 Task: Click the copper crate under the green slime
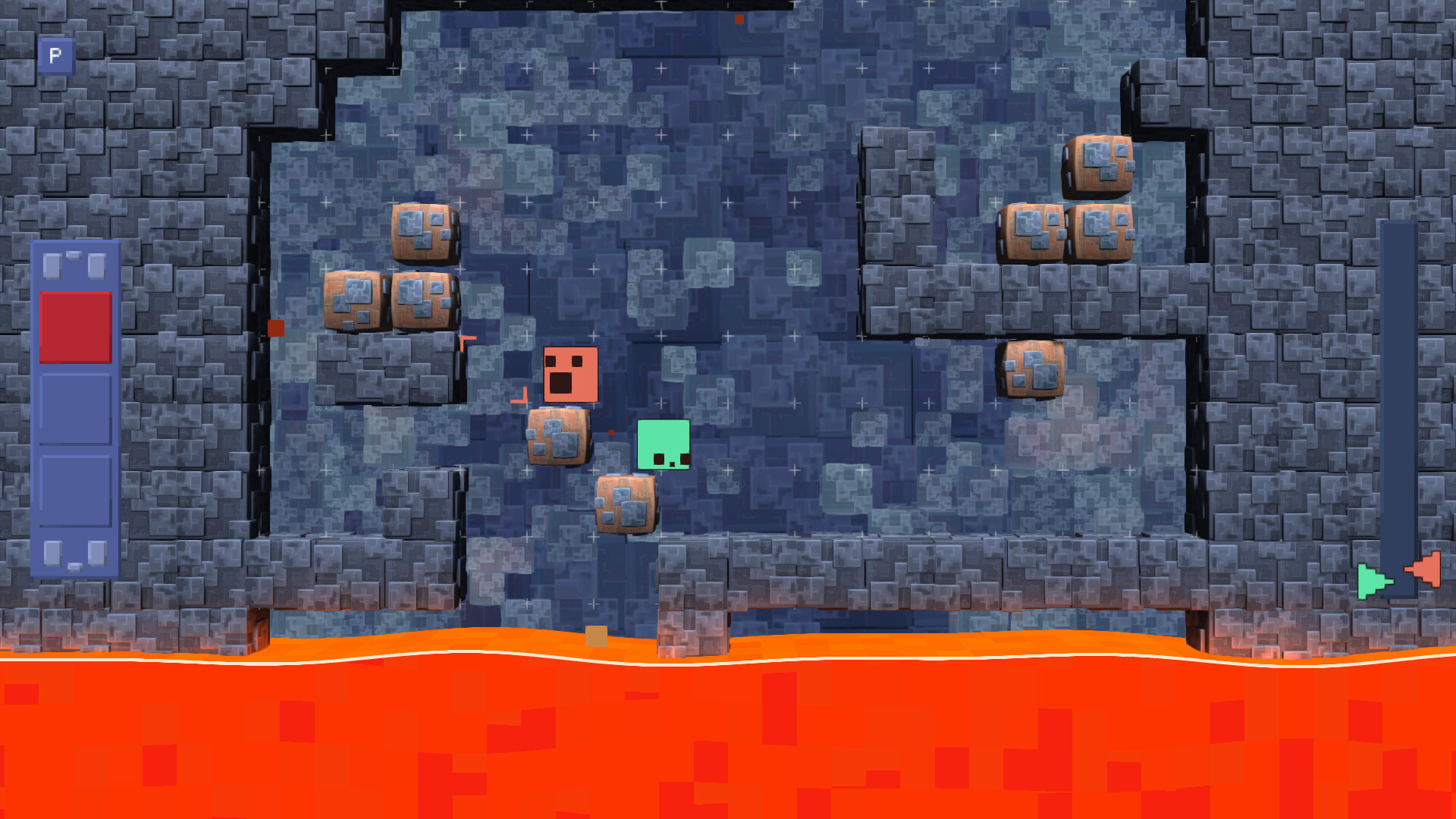(626, 503)
